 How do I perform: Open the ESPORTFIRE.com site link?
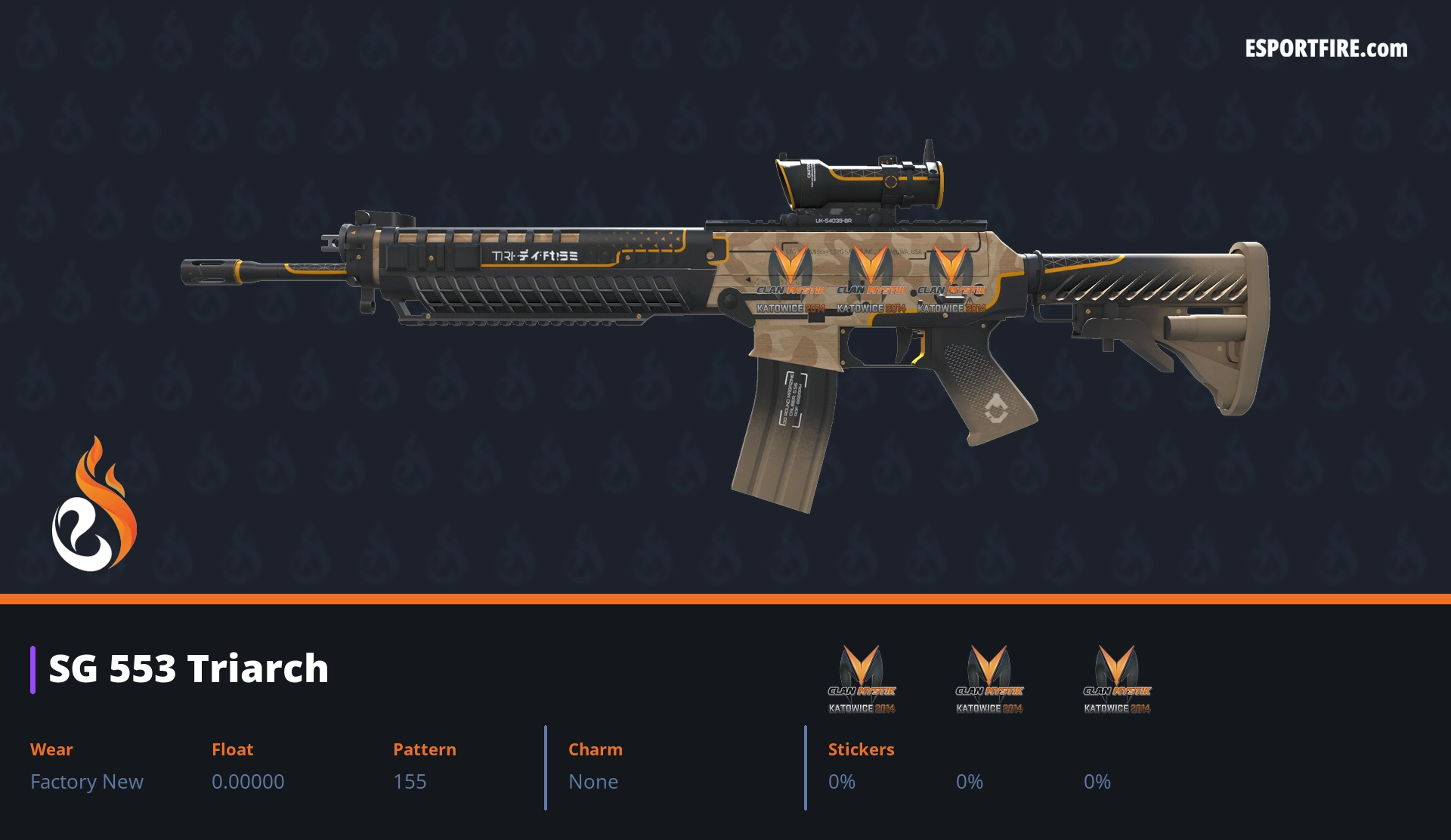click(x=1326, y=49)
